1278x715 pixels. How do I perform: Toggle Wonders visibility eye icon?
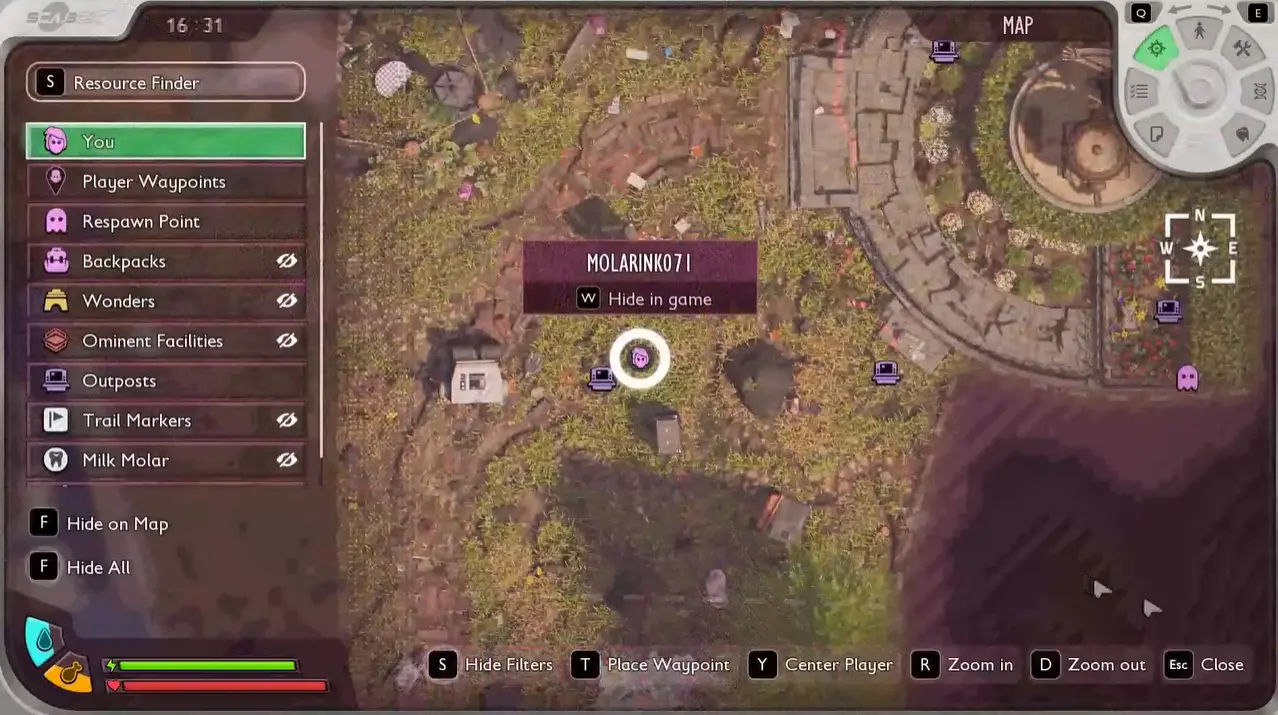(x=287, y=301)
